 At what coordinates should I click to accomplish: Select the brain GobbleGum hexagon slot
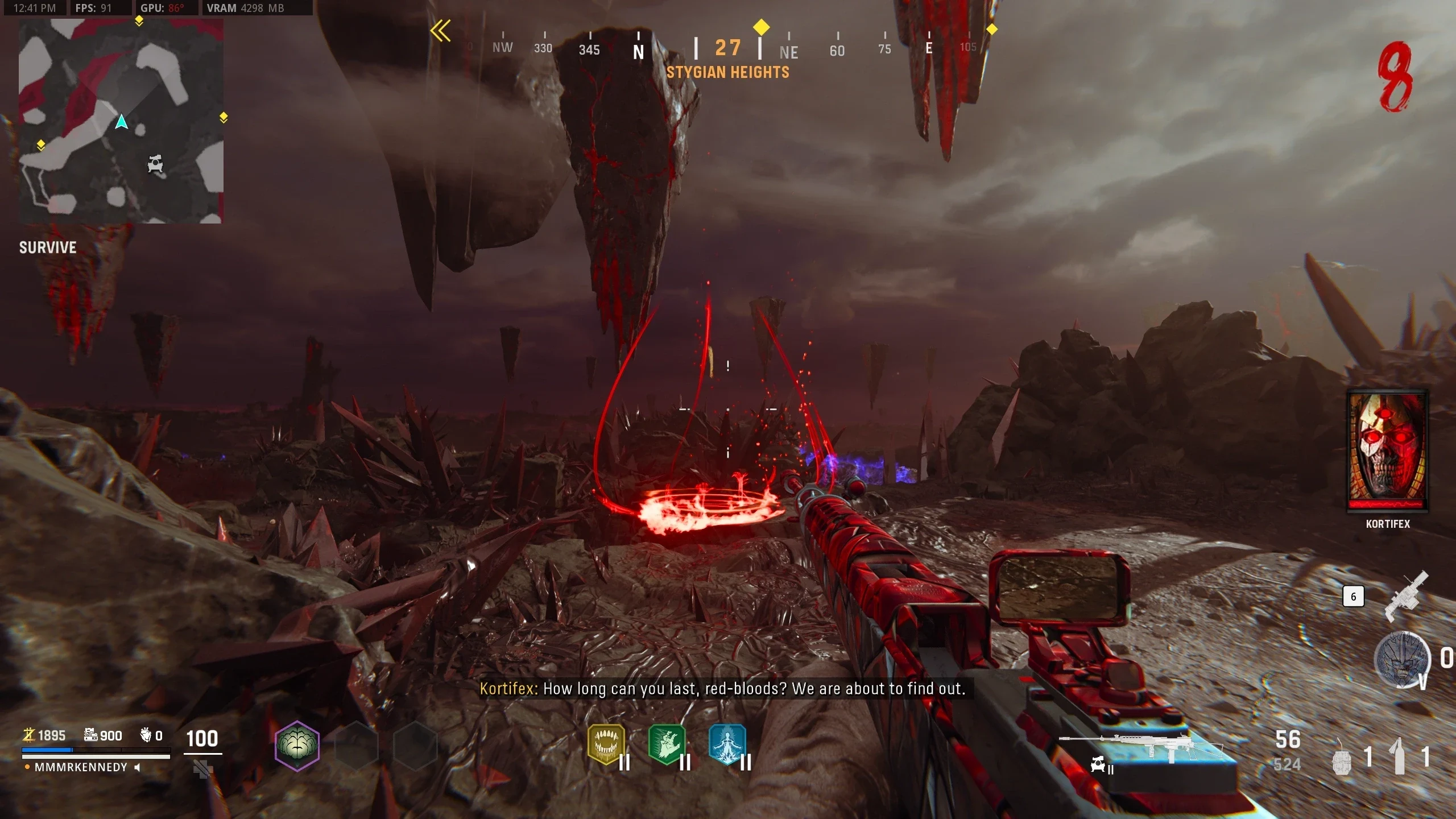click(297, 746)
